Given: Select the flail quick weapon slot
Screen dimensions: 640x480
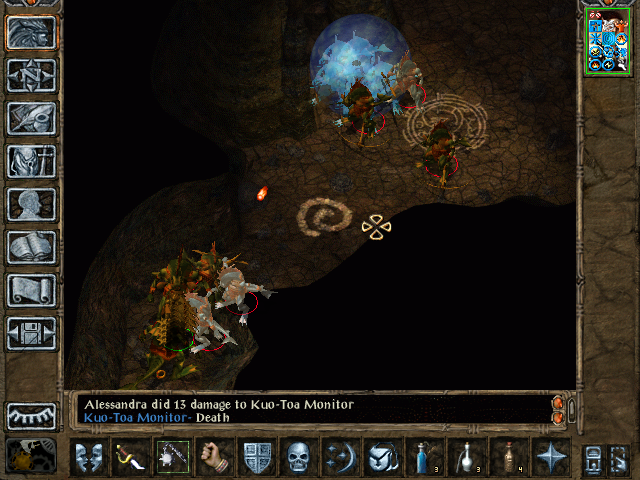Looking at the screenshot, I should coord(171,457).
